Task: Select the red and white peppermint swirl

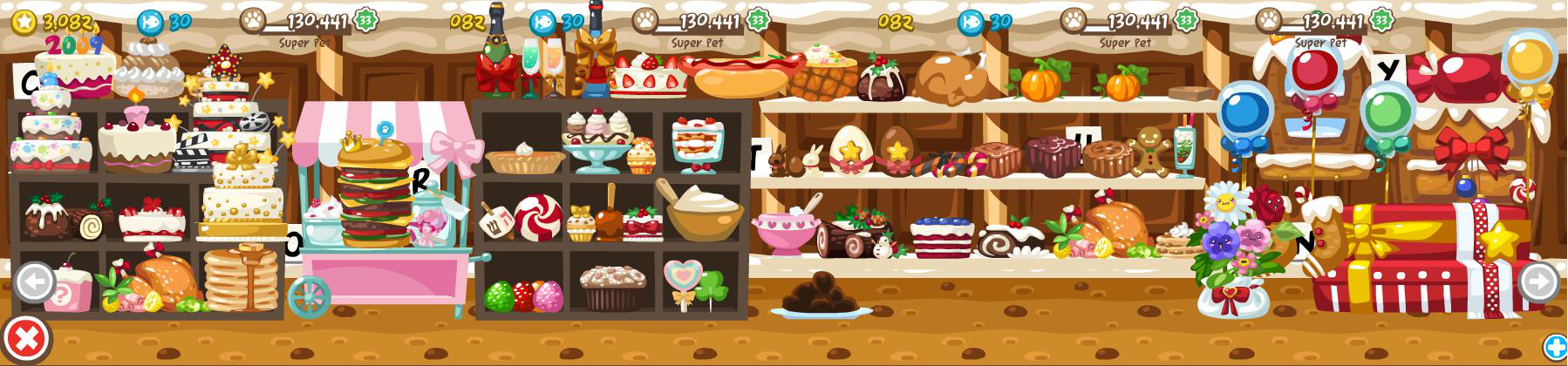Action: click(x=538, y=216)
